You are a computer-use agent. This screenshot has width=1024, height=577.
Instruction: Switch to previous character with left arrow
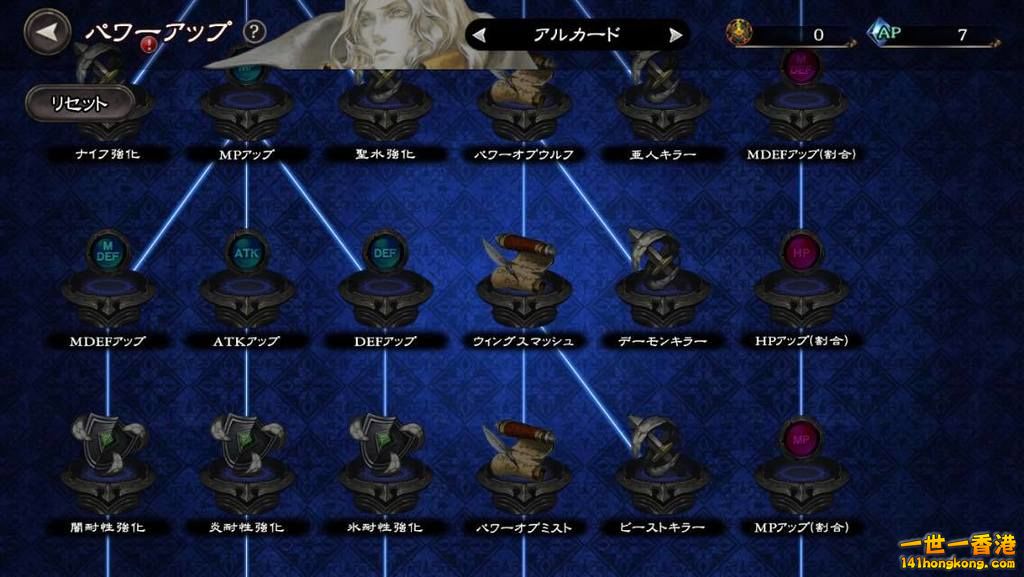481,35
